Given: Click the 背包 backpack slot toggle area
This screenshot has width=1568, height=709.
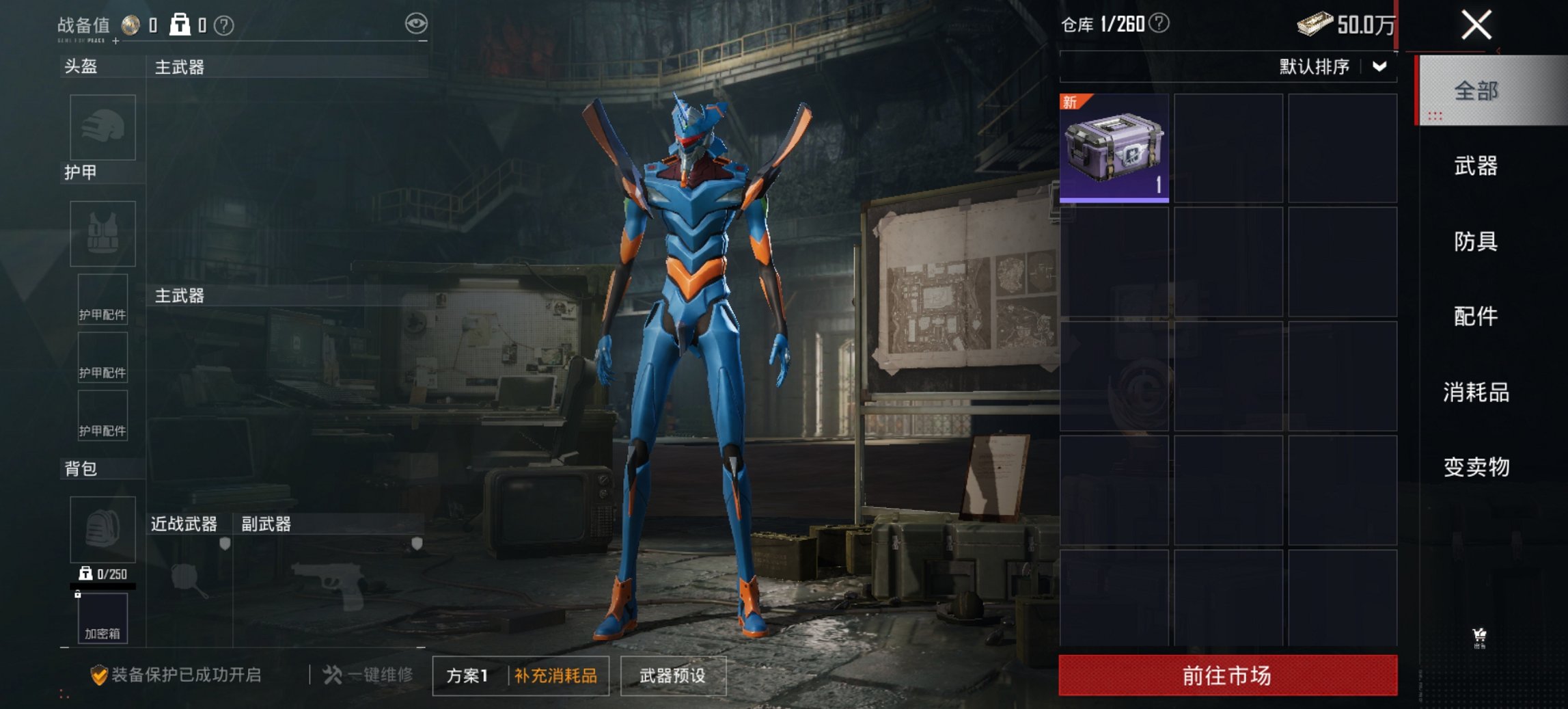Looking at the screenshot, I should click(x=102, y=530).
